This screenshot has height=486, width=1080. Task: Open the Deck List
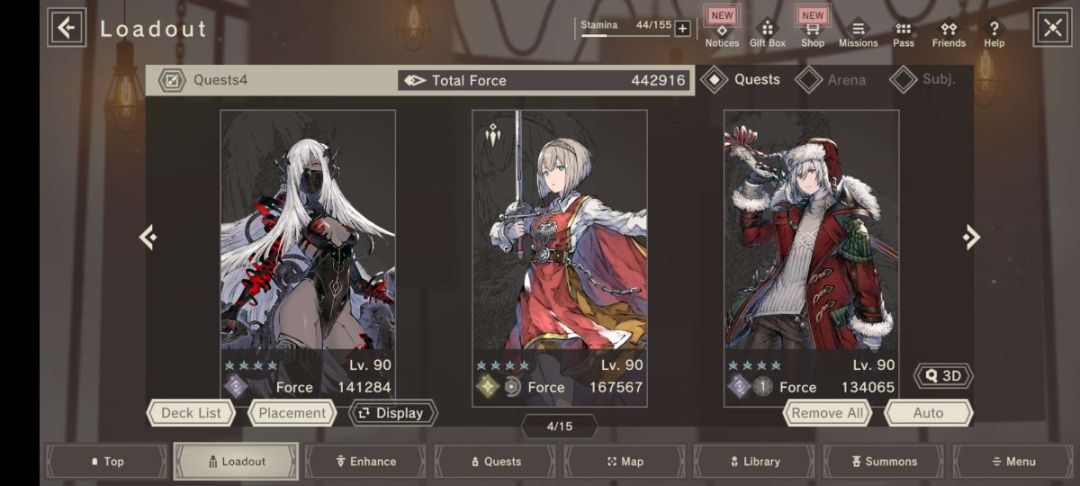tap(191, 413)
